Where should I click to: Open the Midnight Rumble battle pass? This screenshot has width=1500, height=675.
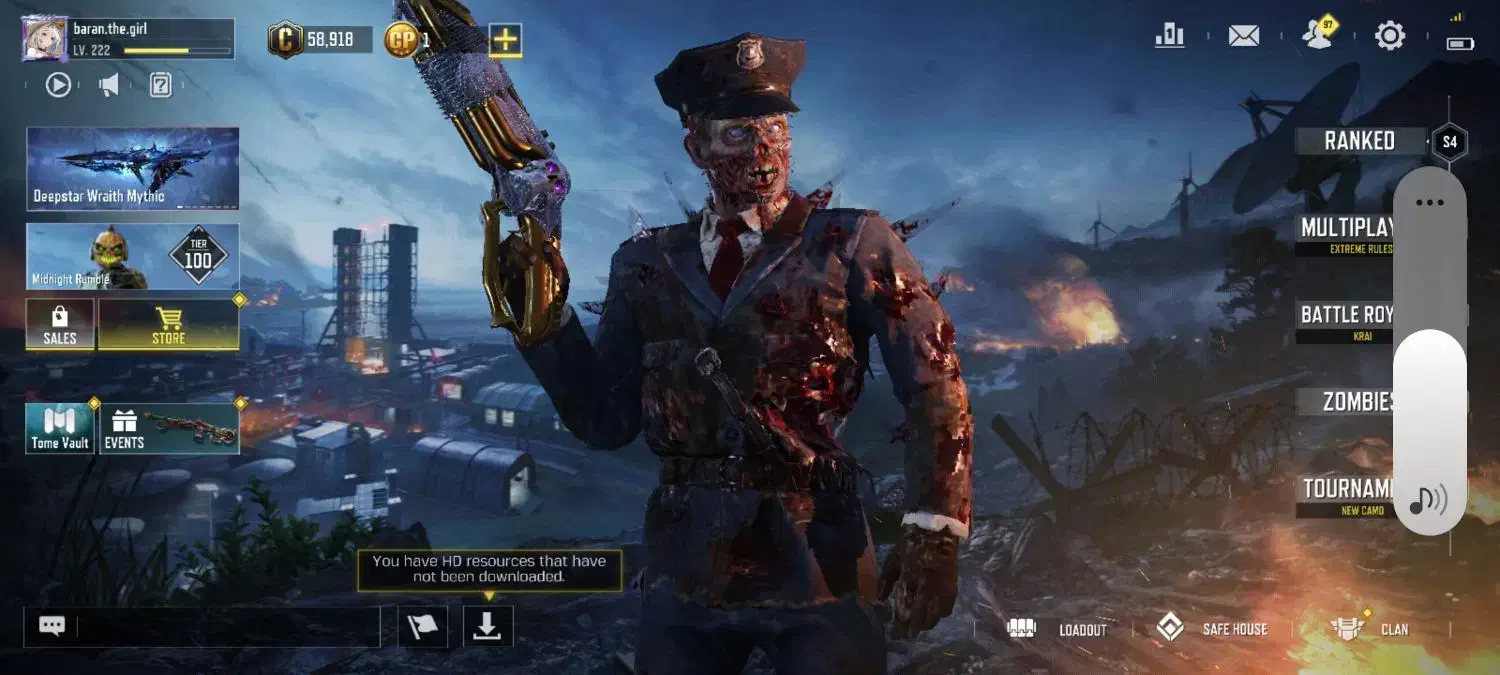pos(132,257)
